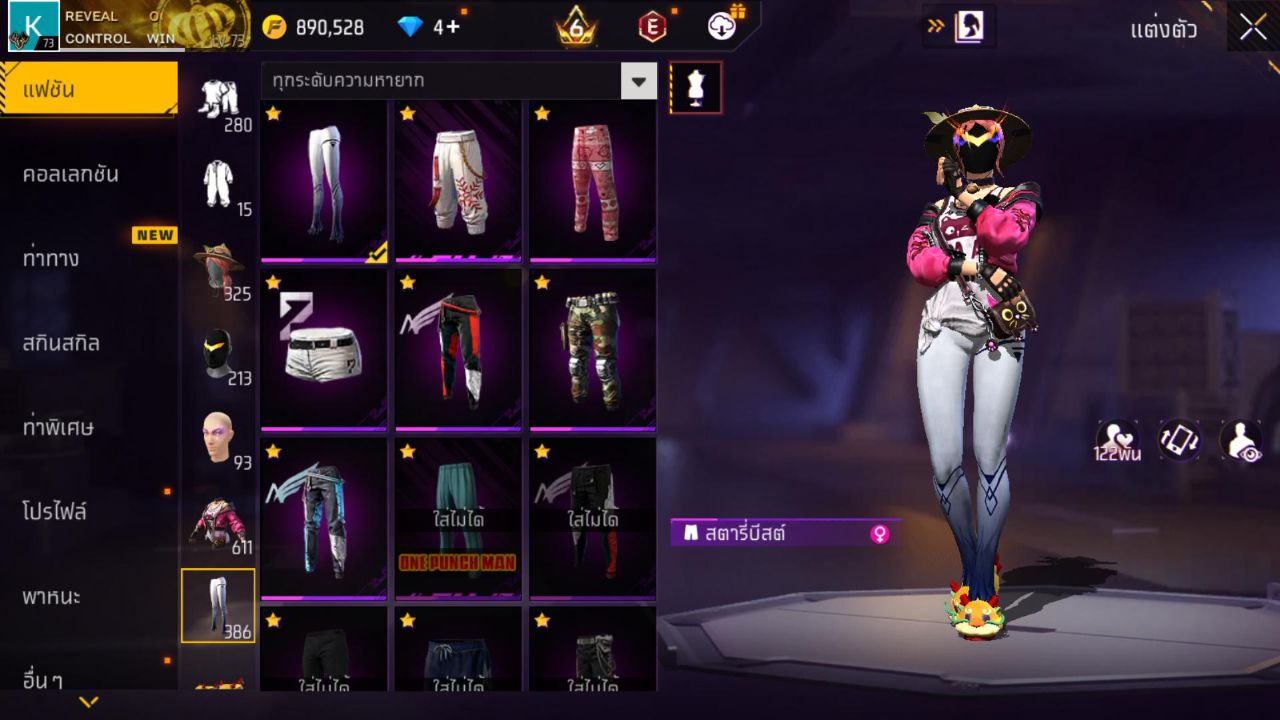Tap the rotate-device icon near the character
This screenshot has height=720, width=1280.
[x=1177, y=440]
